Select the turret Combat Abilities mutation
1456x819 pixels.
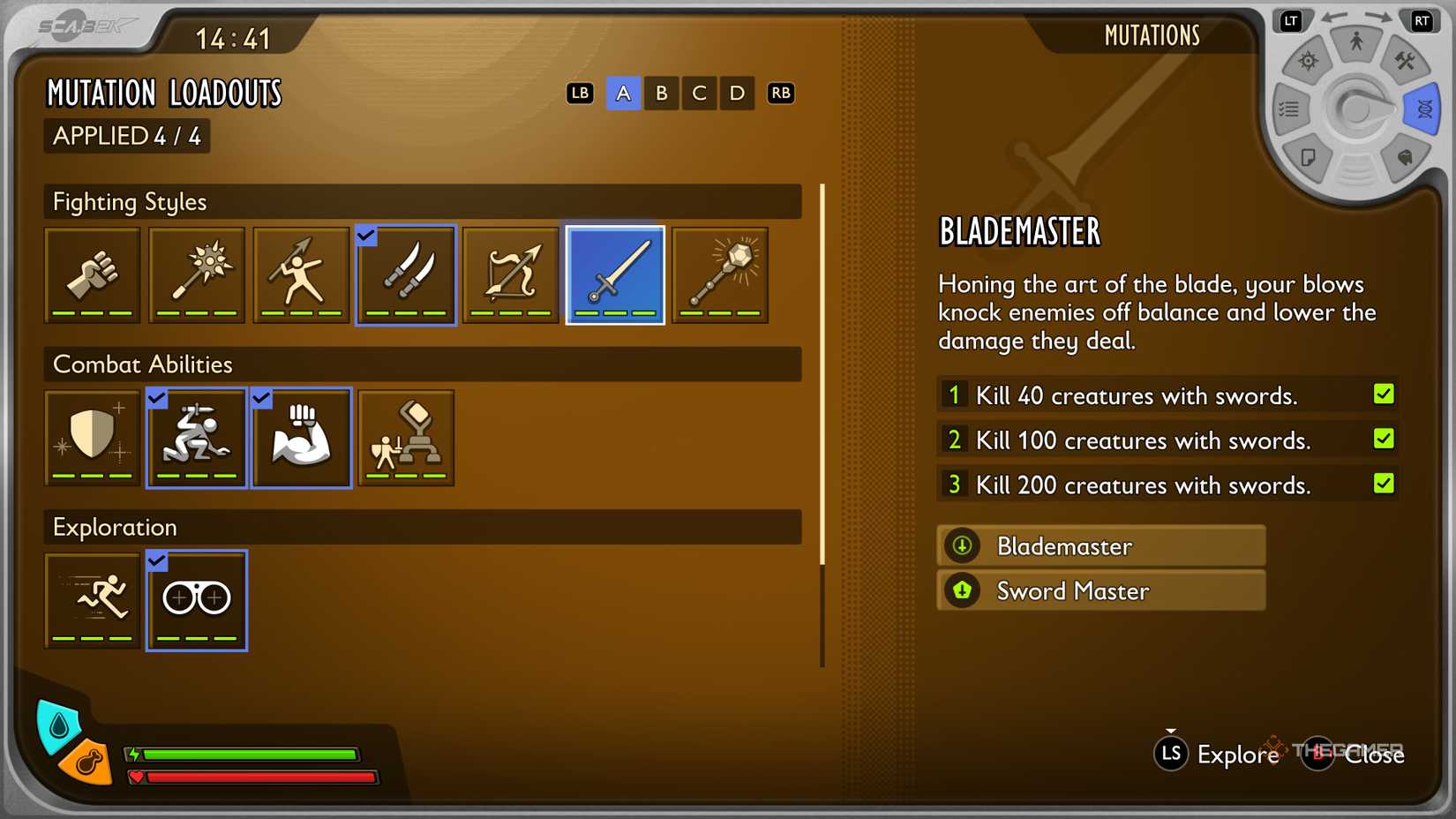pos(405,437)
